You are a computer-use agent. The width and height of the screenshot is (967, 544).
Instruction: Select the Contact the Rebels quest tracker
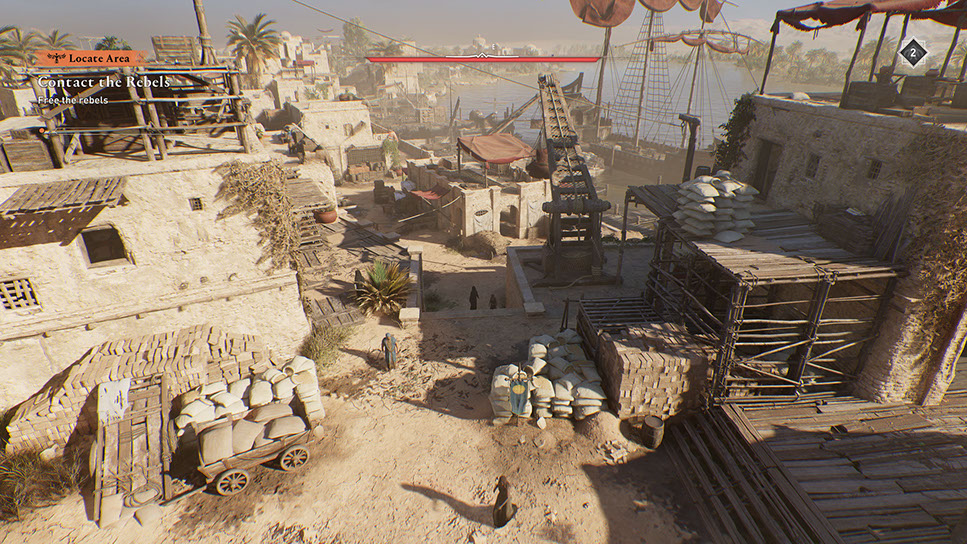[104, 82]
